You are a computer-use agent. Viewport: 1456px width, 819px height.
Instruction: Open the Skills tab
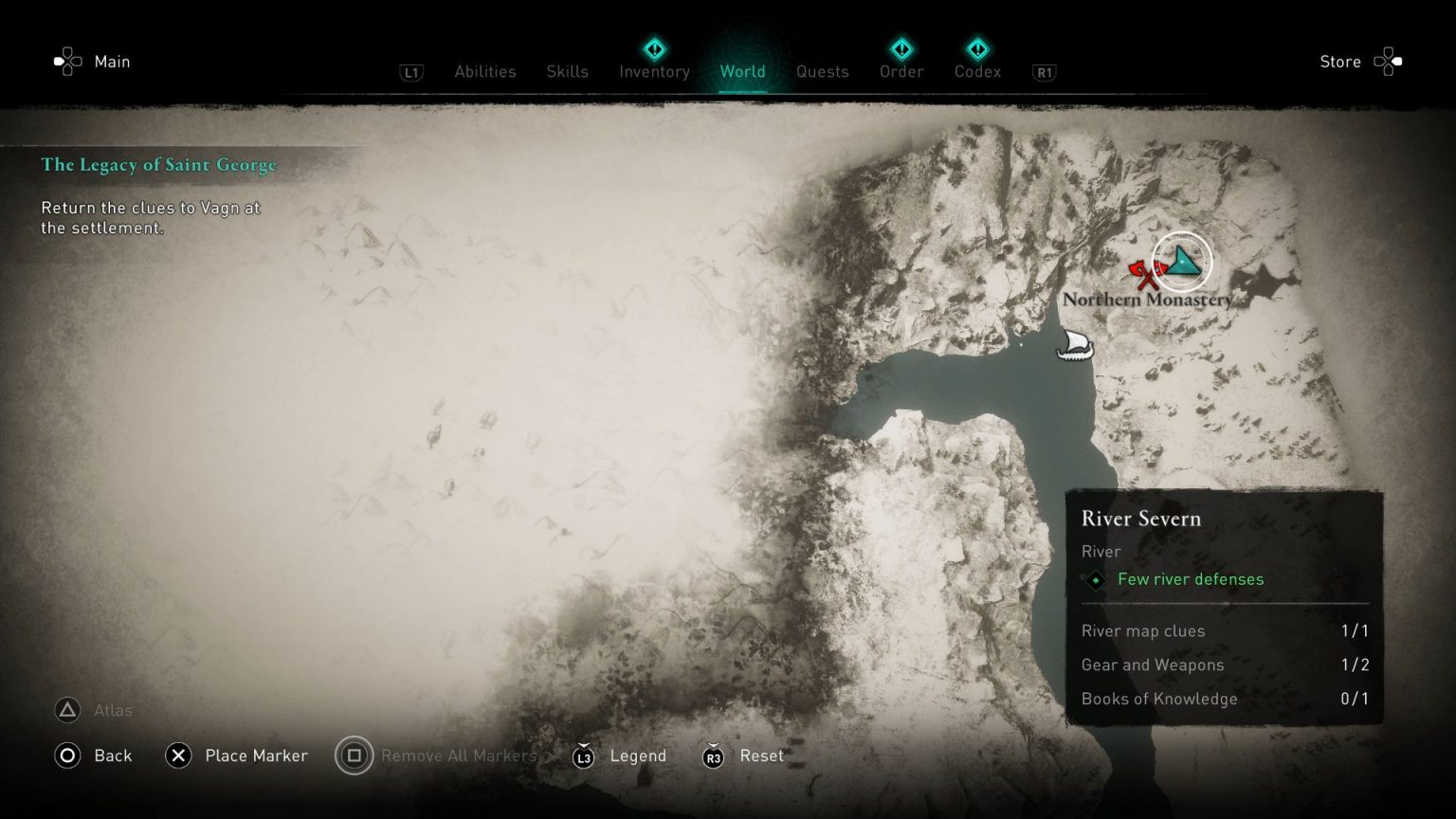(x=567, y=71)
